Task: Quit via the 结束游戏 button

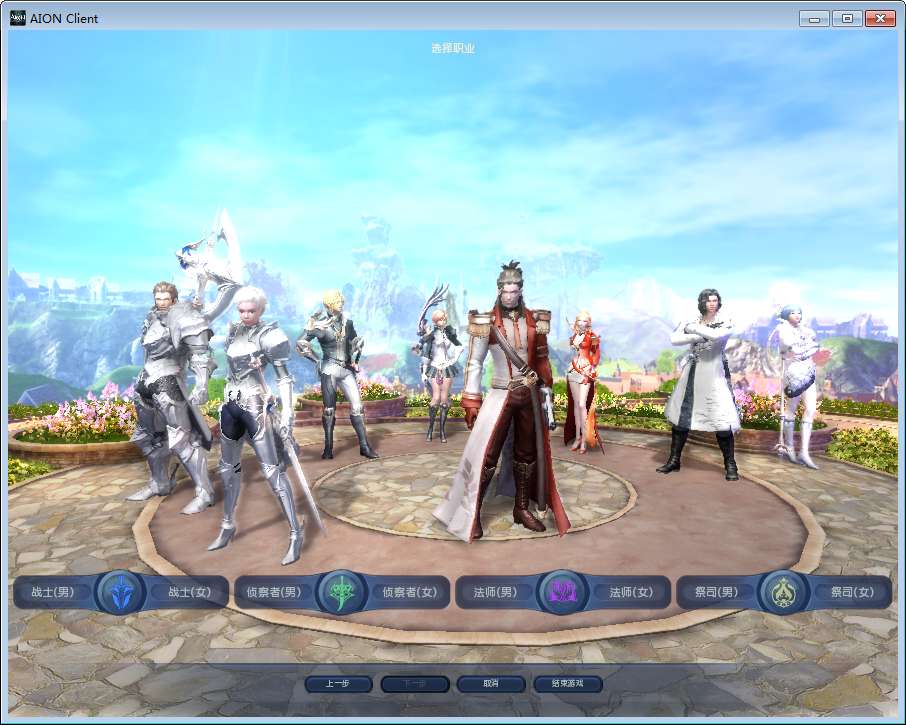Action: (x=566, y=684)
